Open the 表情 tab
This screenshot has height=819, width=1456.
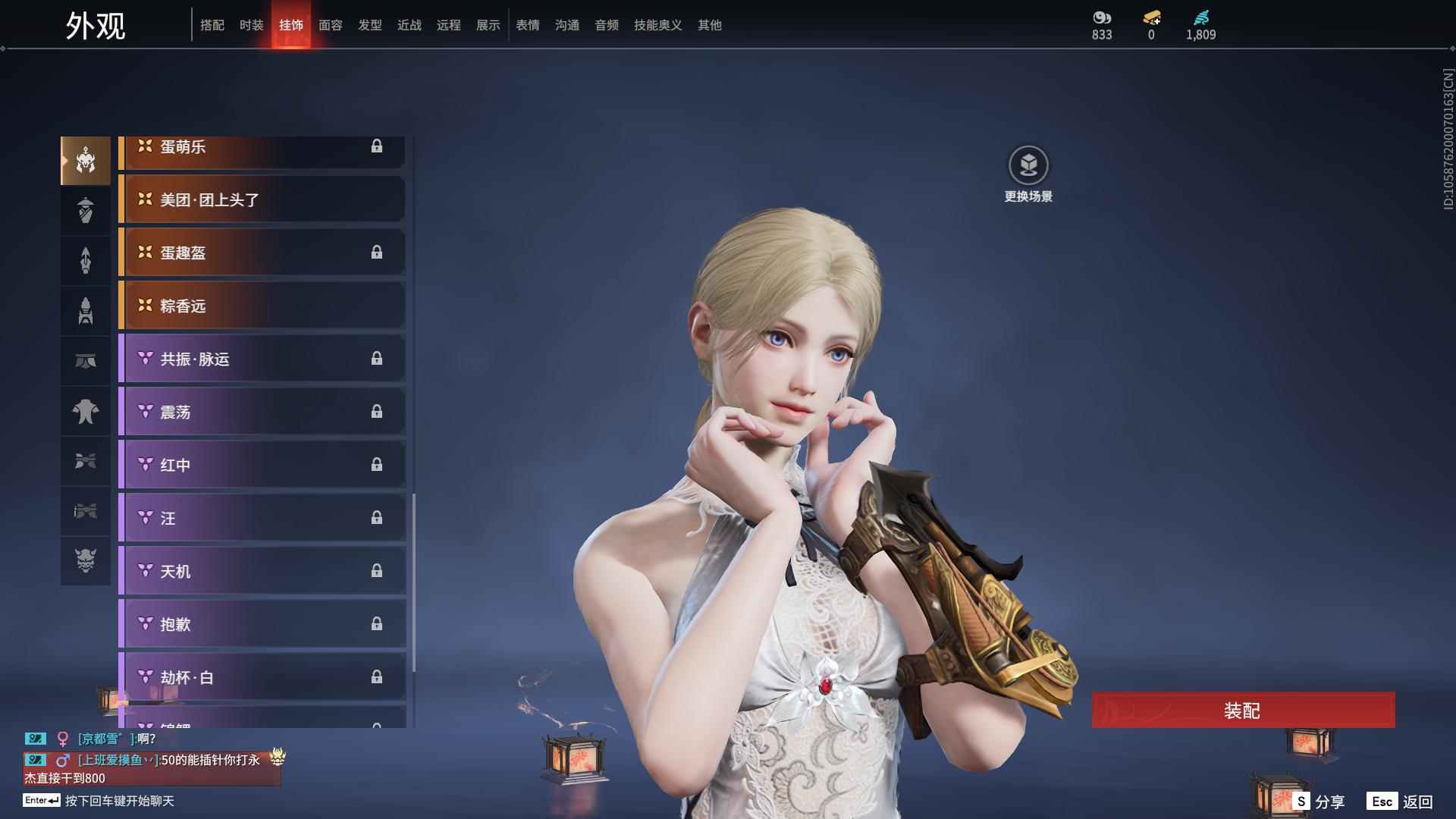point(528,25)
